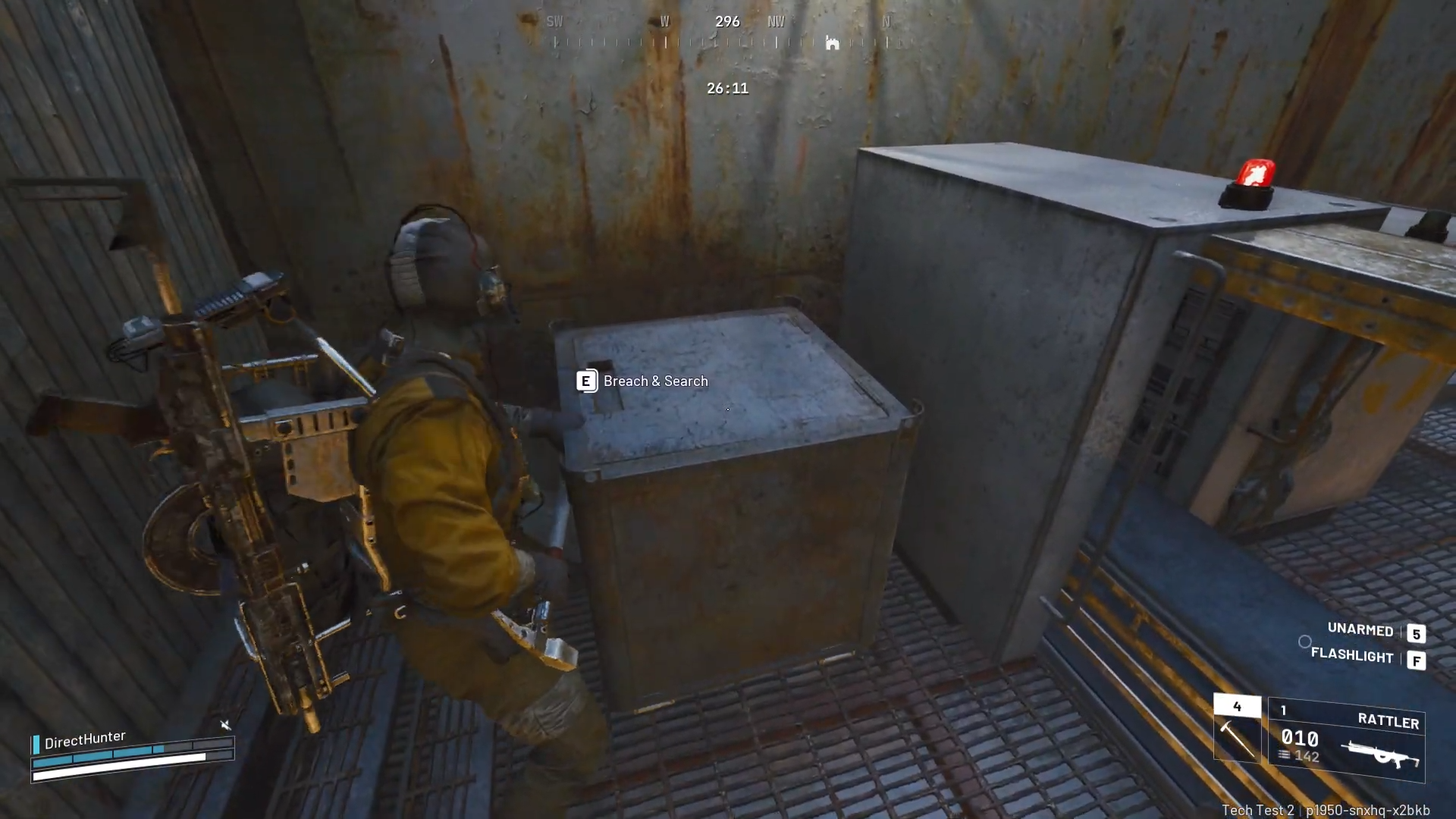This screenshot has width=1456, height=819.
Task: Click the 5 keybind icon next to UNARMED
Action: click(1417, 633)
